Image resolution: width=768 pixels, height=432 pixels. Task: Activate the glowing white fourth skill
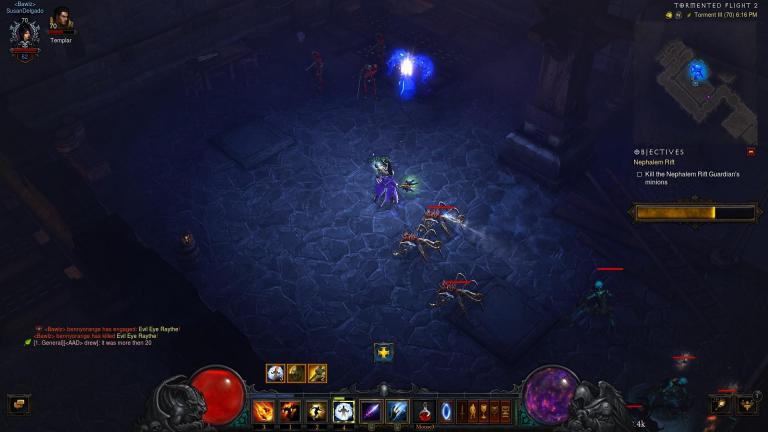tap(343, 410)
